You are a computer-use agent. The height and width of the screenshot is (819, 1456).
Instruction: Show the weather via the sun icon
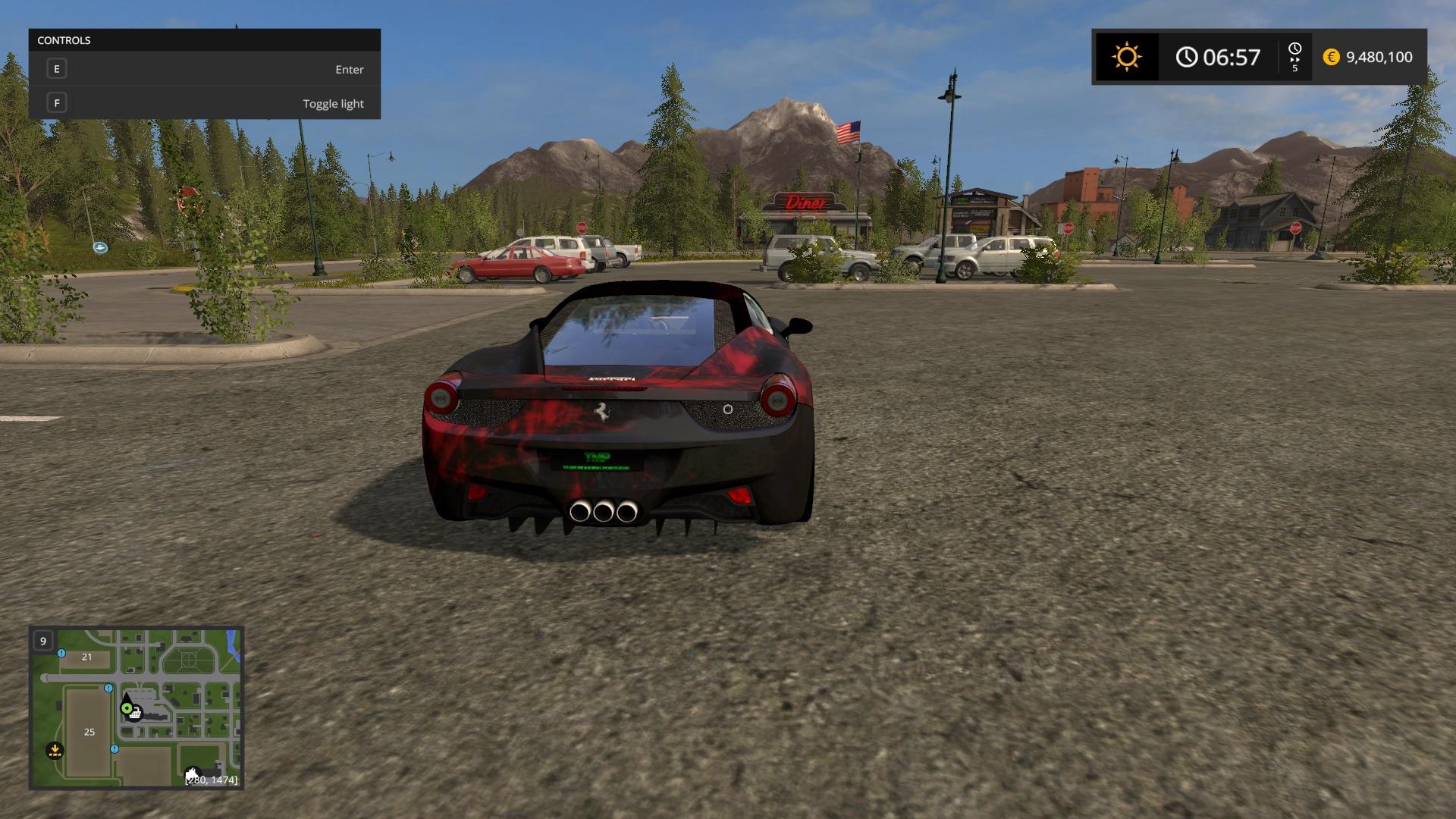[x=1126, y=57]
